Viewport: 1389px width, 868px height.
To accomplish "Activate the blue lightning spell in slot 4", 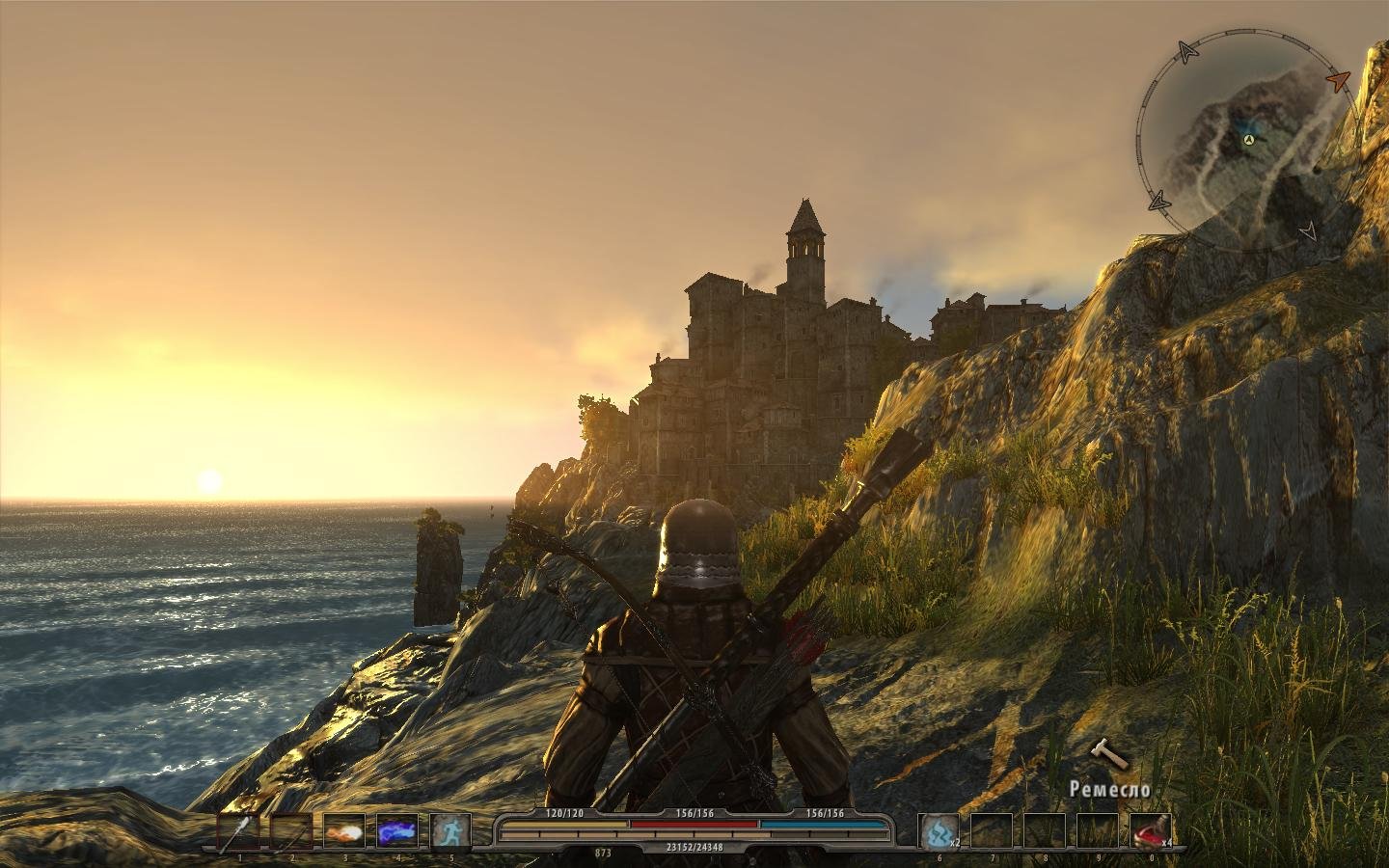I will pos(397,831).
